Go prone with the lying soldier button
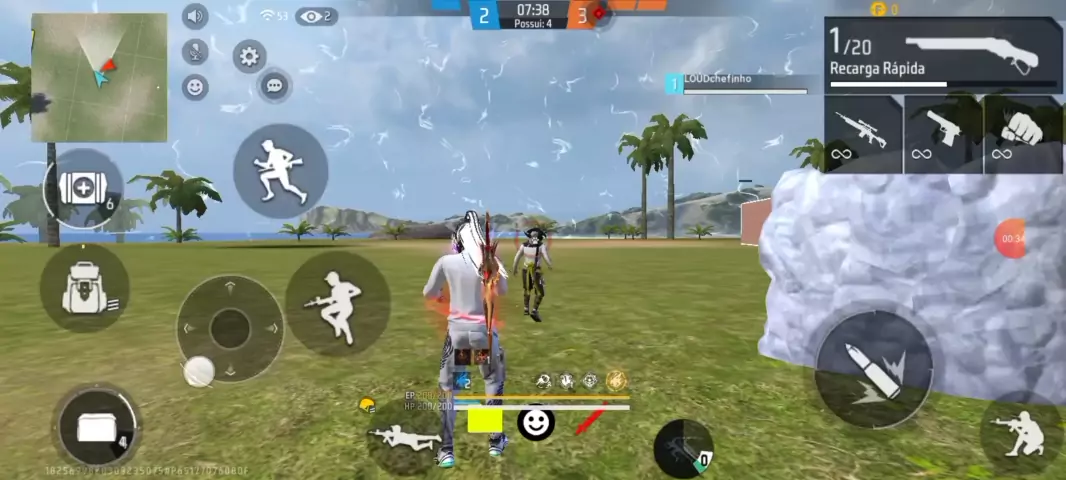Screen dimensions: 1066x480 [x=404, y=436]
